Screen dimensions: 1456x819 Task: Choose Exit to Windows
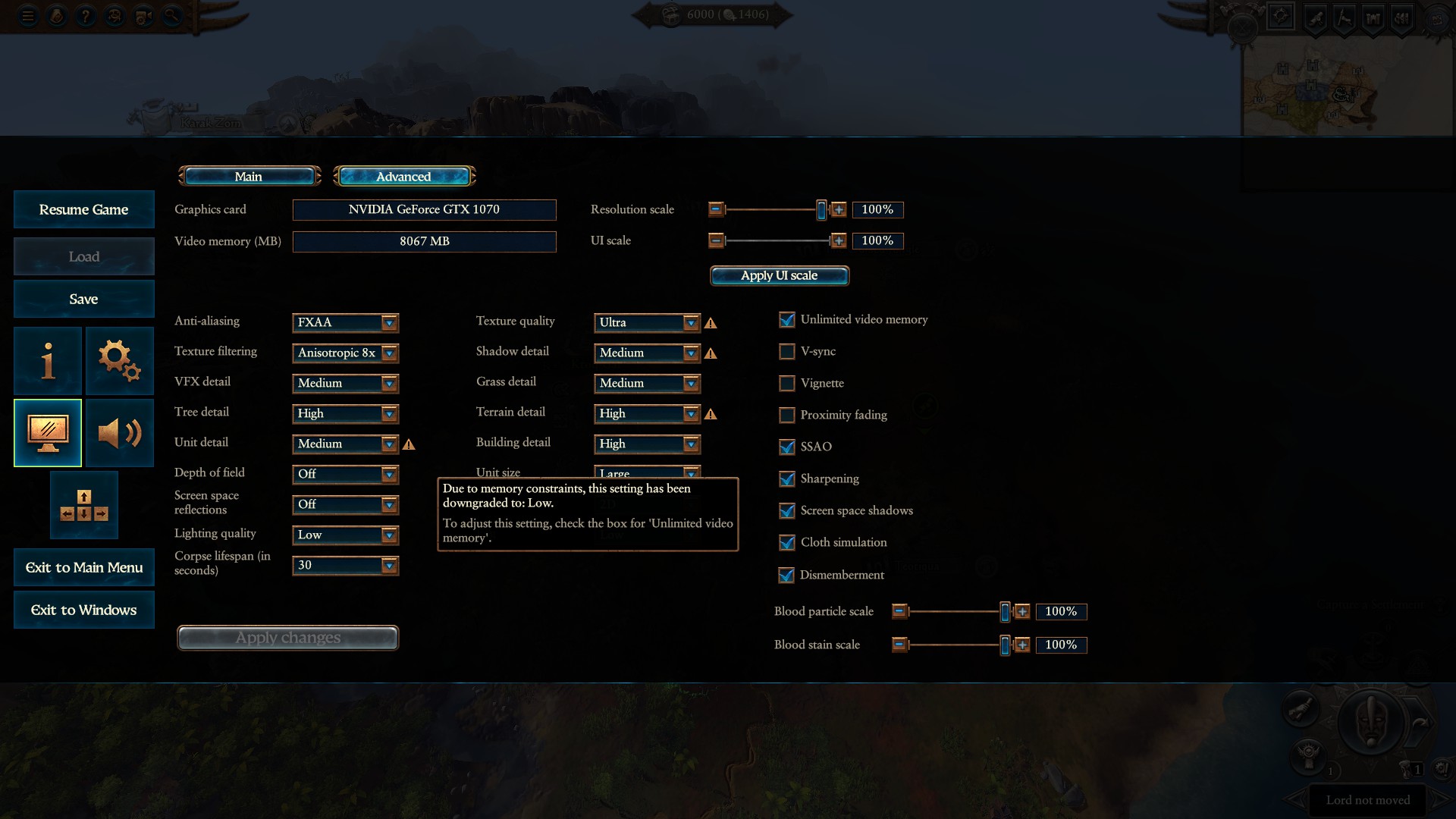coord(83,610)
